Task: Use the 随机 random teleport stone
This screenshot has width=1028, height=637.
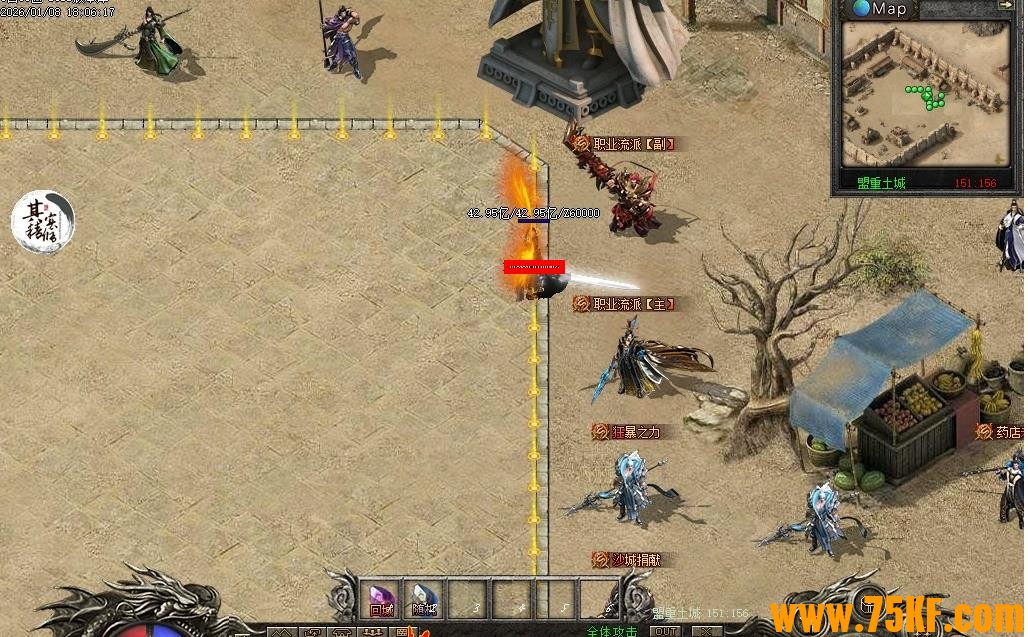Action: tap(424, 599)
